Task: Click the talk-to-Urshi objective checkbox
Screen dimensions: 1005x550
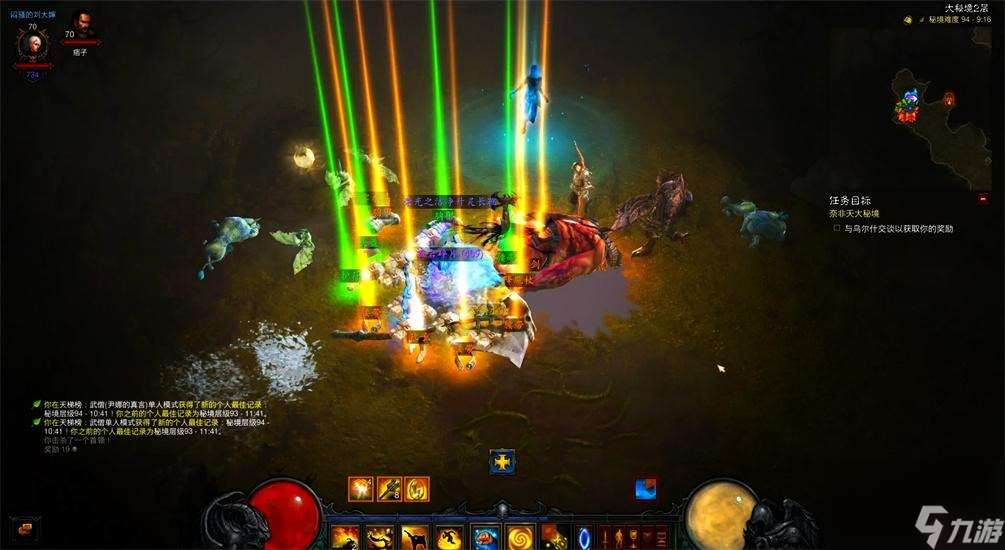Action: pos(837,228)
